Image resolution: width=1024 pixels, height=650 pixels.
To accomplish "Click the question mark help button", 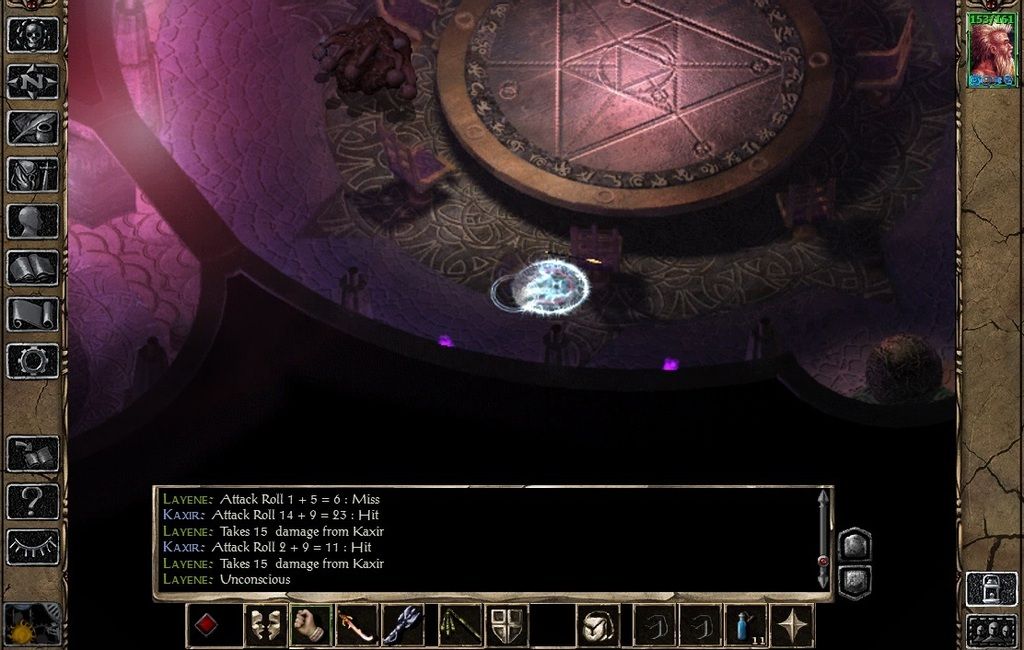I will coord(33,500).
